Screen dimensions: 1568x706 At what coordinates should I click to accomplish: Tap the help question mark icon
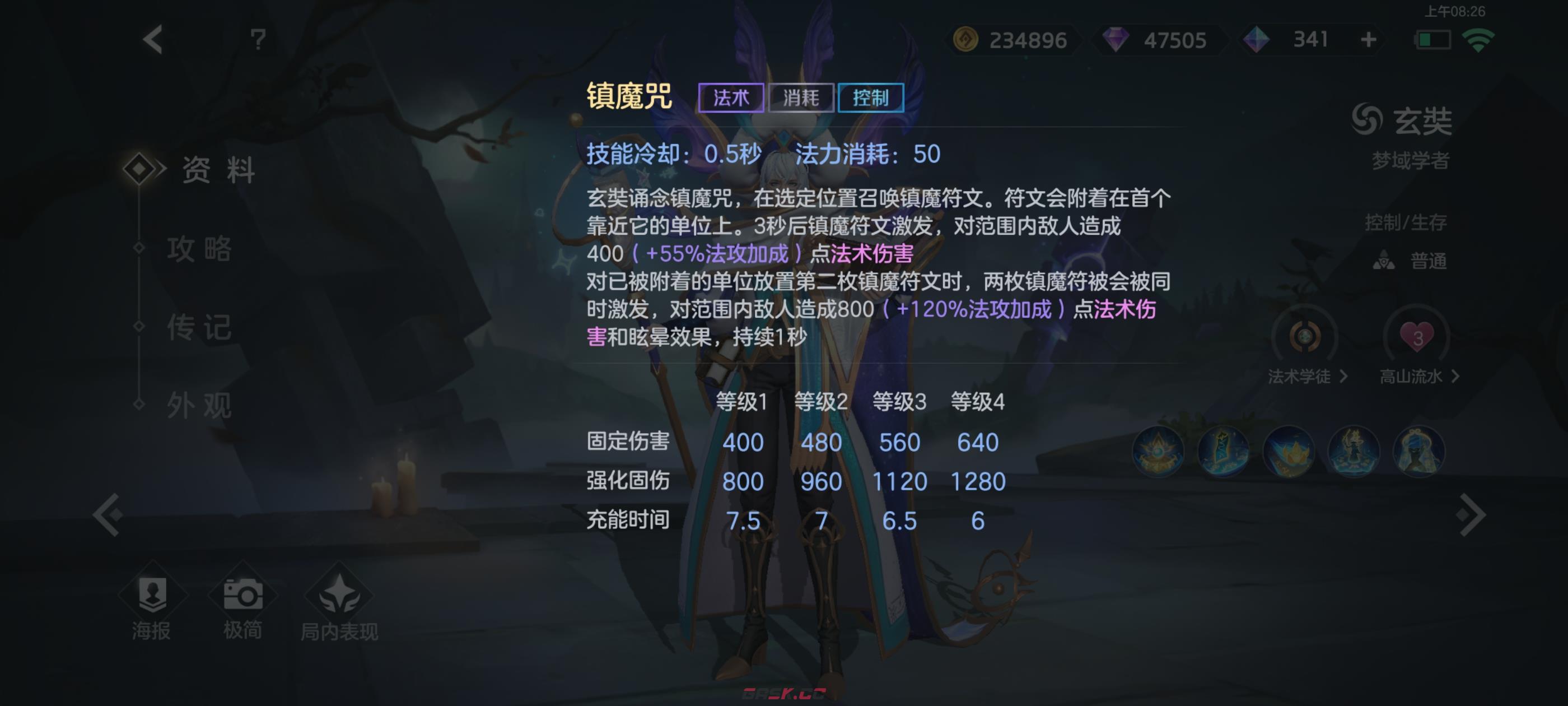(258, 39)
